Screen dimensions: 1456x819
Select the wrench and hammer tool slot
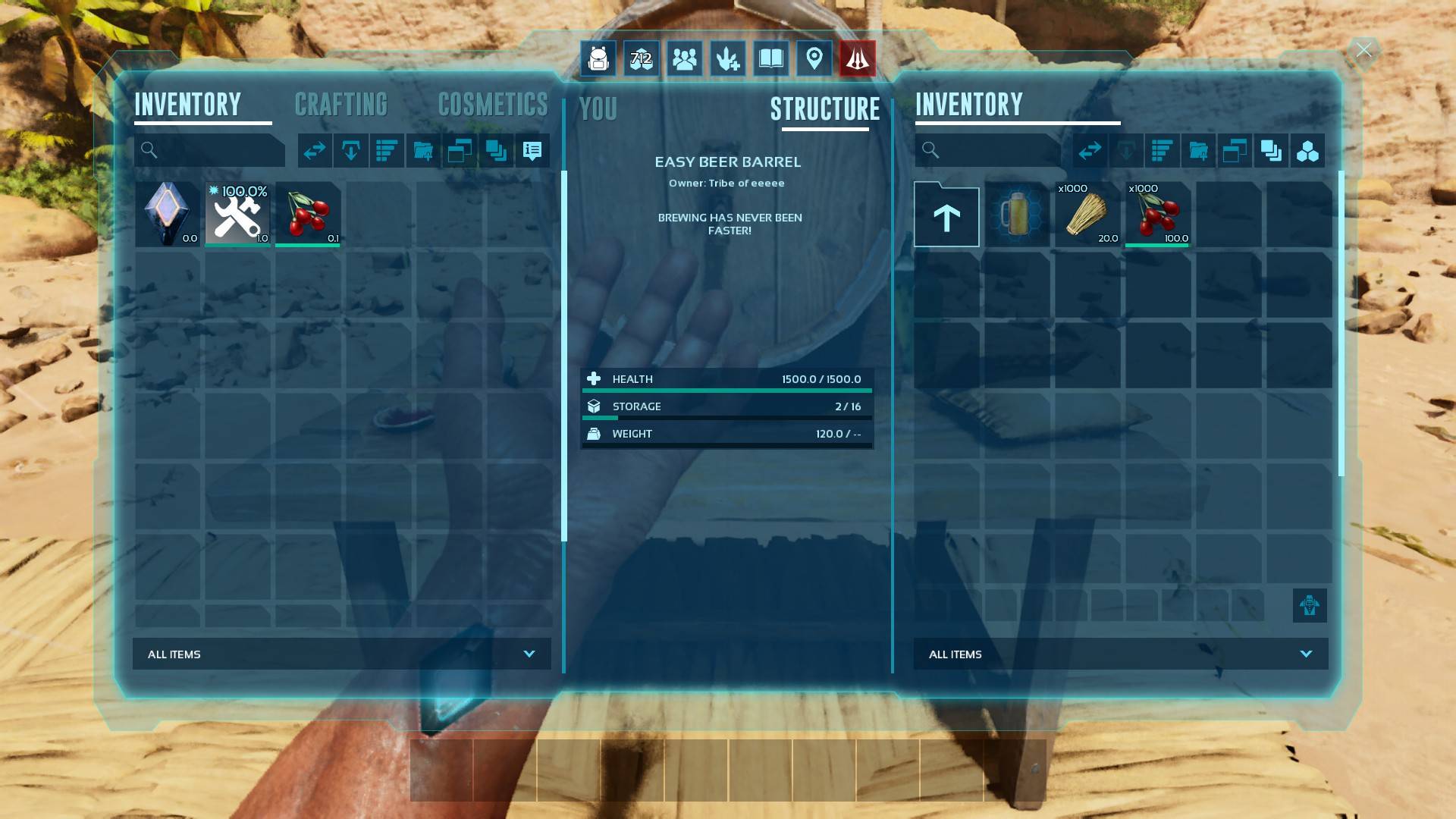pyautogui.click(x=237, y=214)
